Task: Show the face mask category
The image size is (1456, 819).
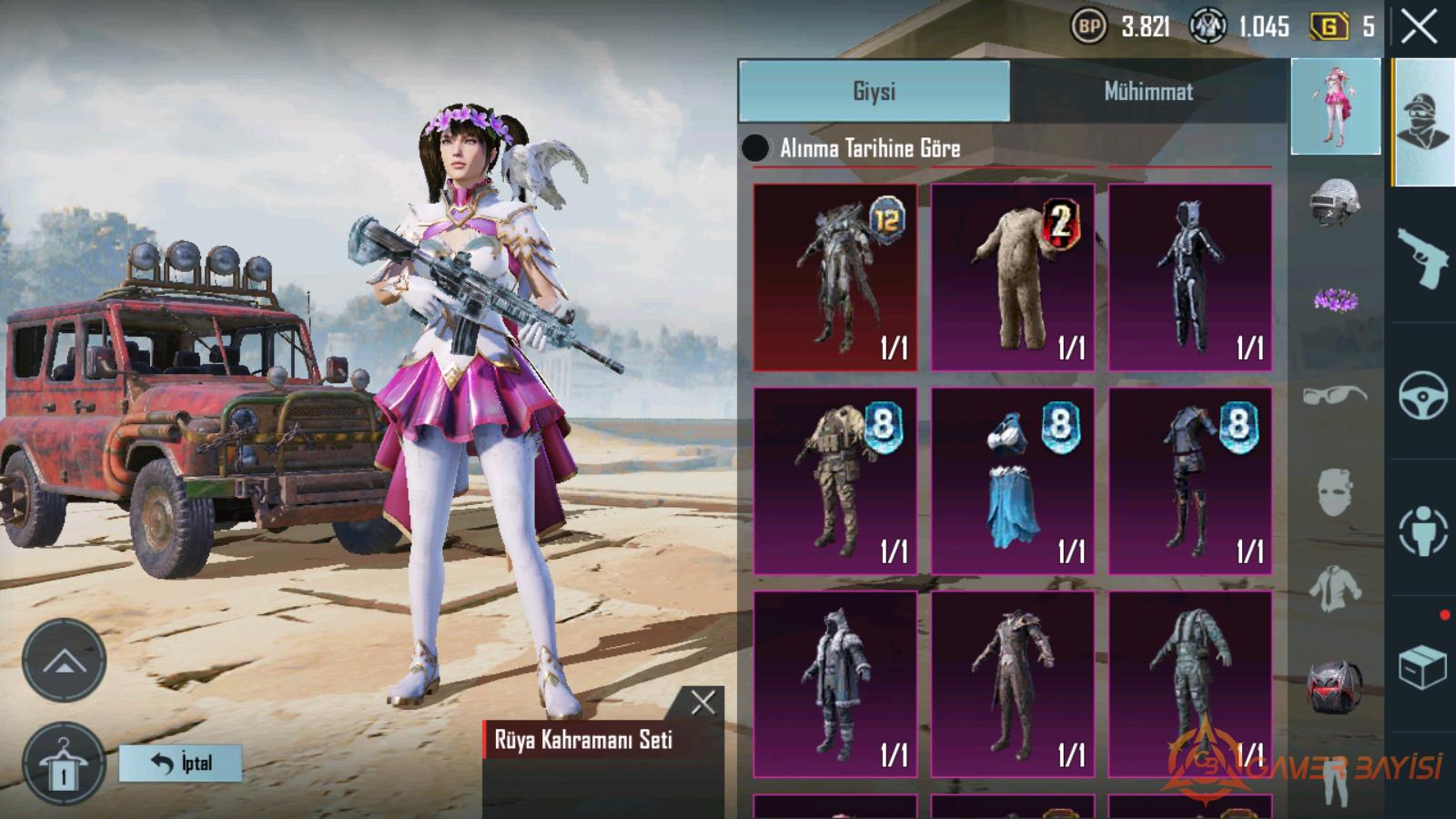Action: [x=1335, y=492]
